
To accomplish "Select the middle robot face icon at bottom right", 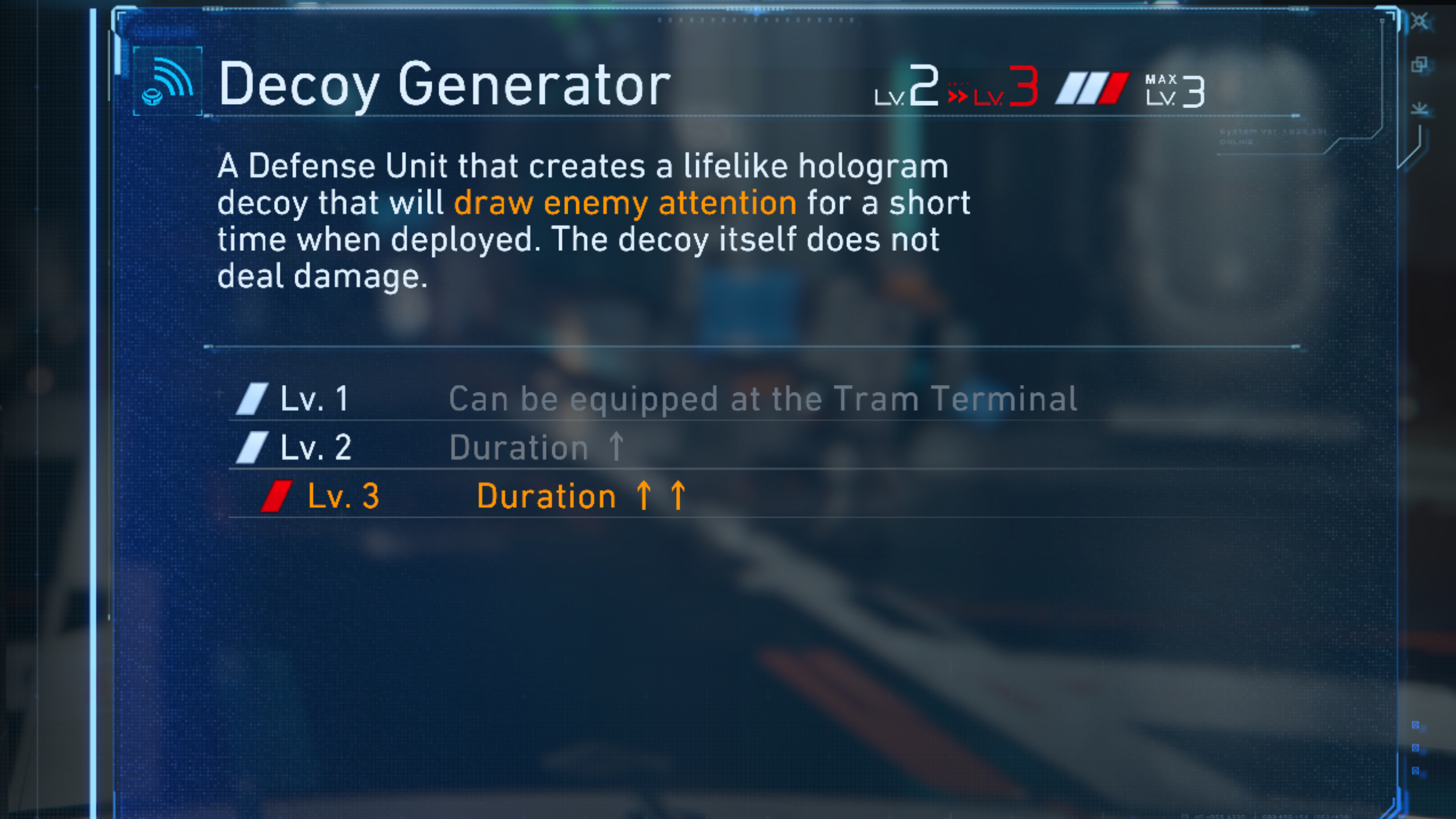I will point(1415,747).
